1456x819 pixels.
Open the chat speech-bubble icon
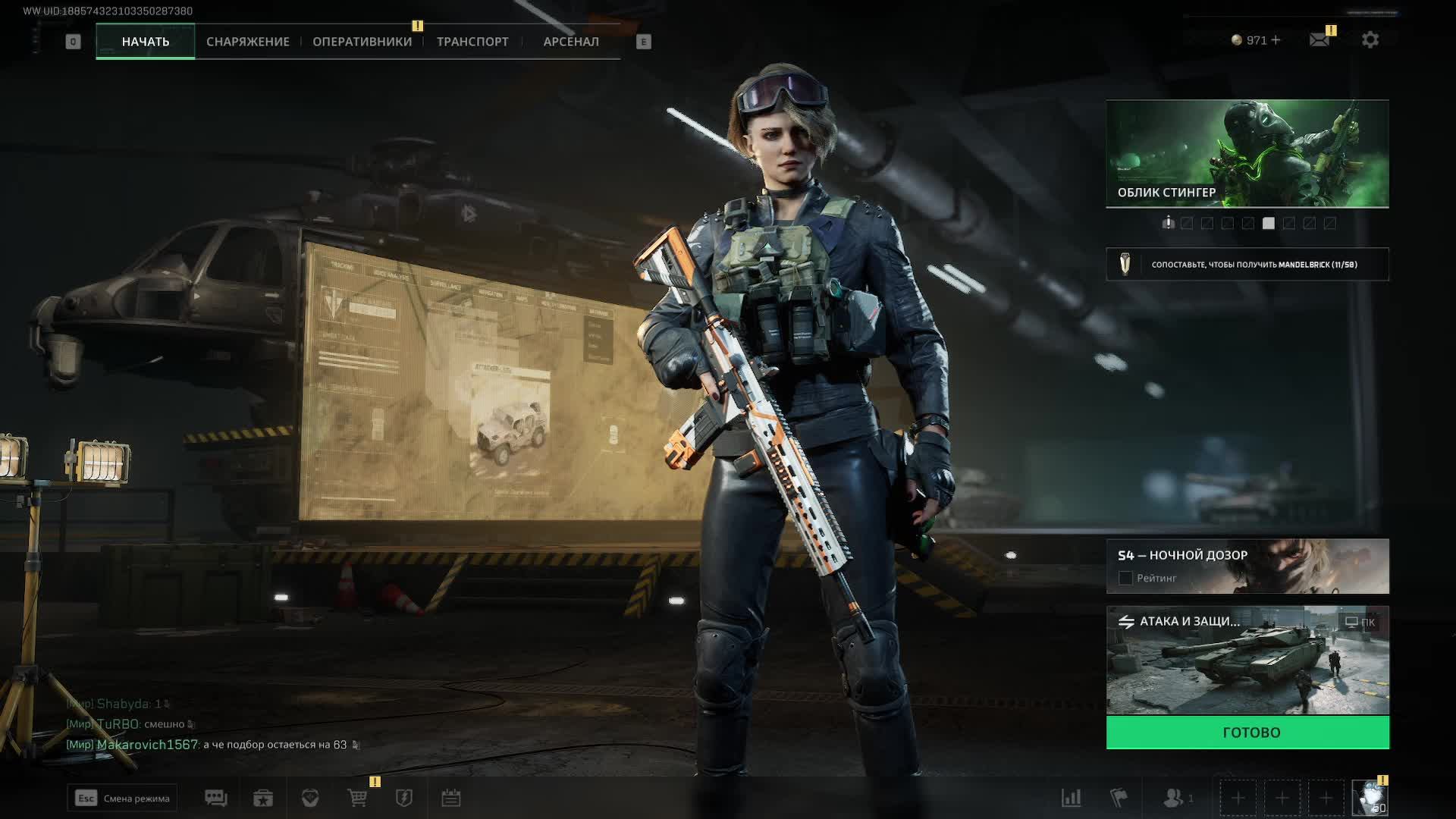[216, 798]
